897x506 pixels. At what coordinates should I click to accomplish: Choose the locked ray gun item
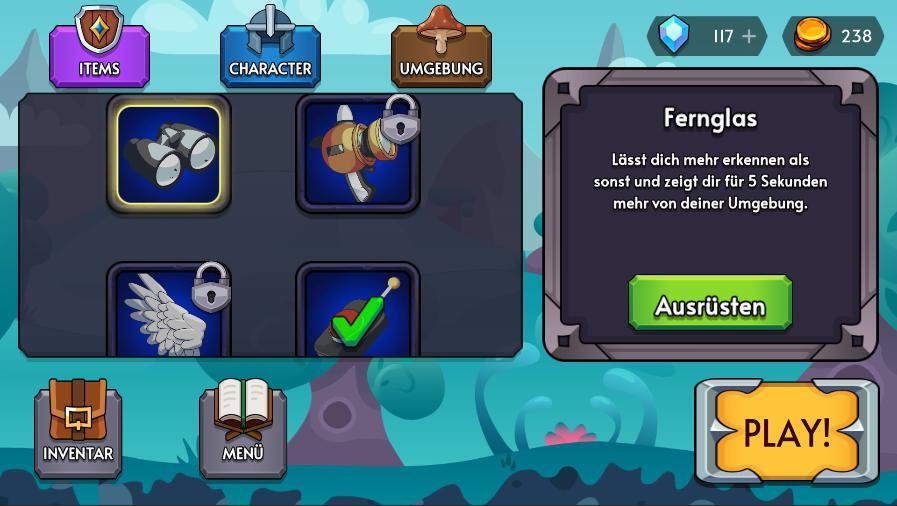358,154
